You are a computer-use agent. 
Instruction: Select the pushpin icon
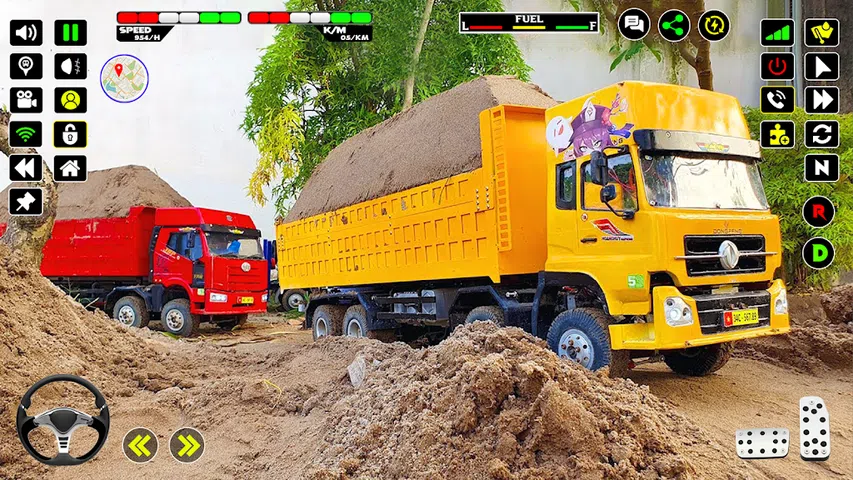tap(26, 201)
